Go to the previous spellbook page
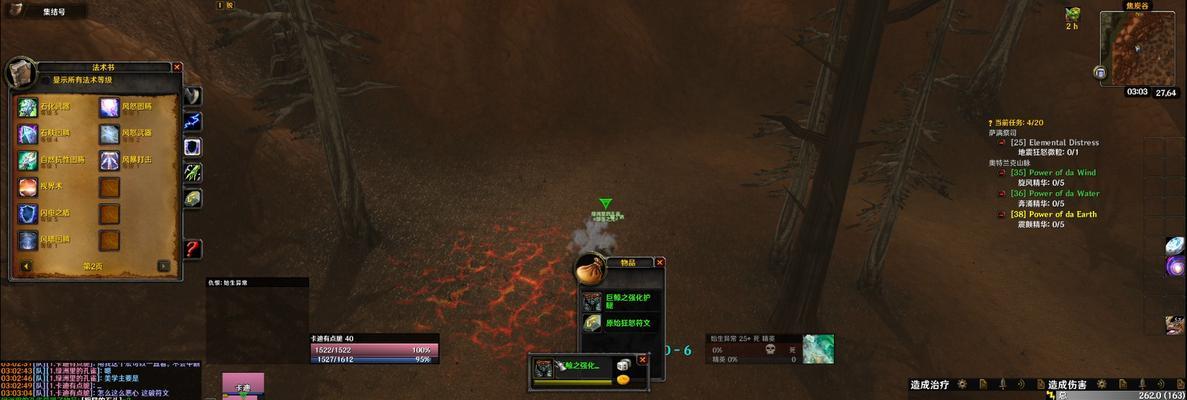Image resolution: width=1187 pixels, height=400 pixels. pyautogui.click(x=27, y=266)
